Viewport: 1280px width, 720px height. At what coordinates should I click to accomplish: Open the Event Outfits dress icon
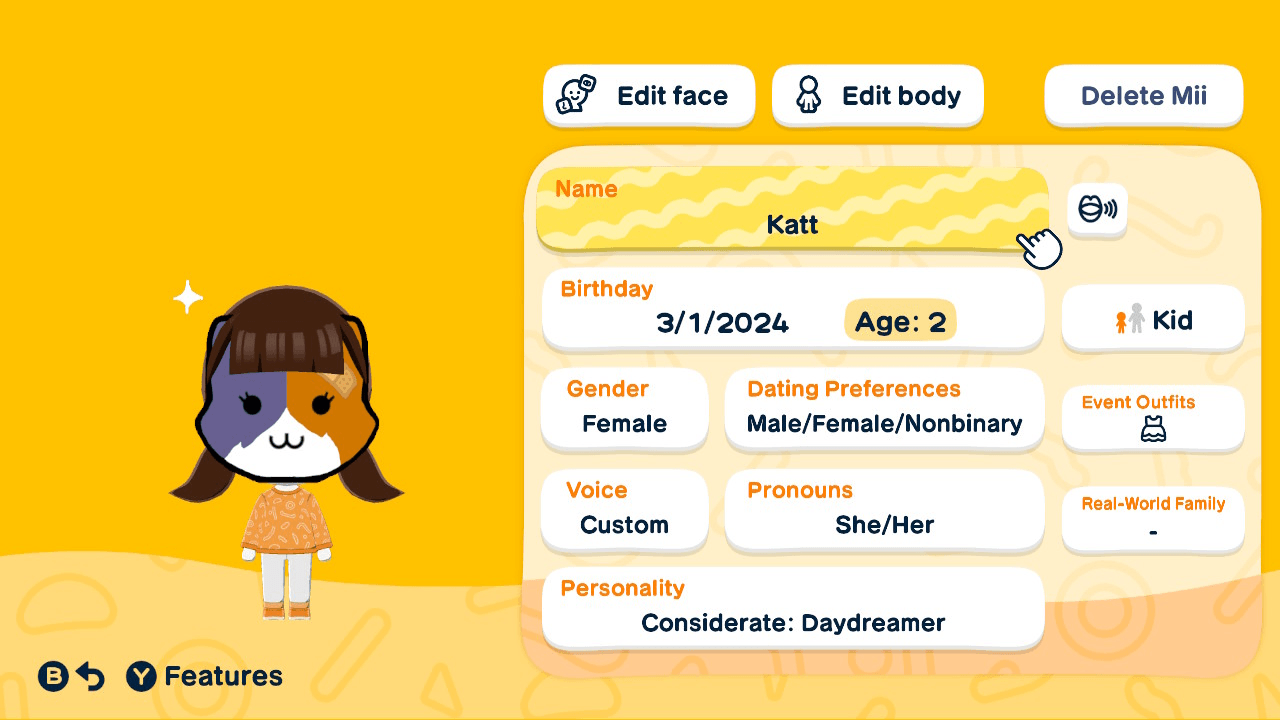(x=1152, y=430)
